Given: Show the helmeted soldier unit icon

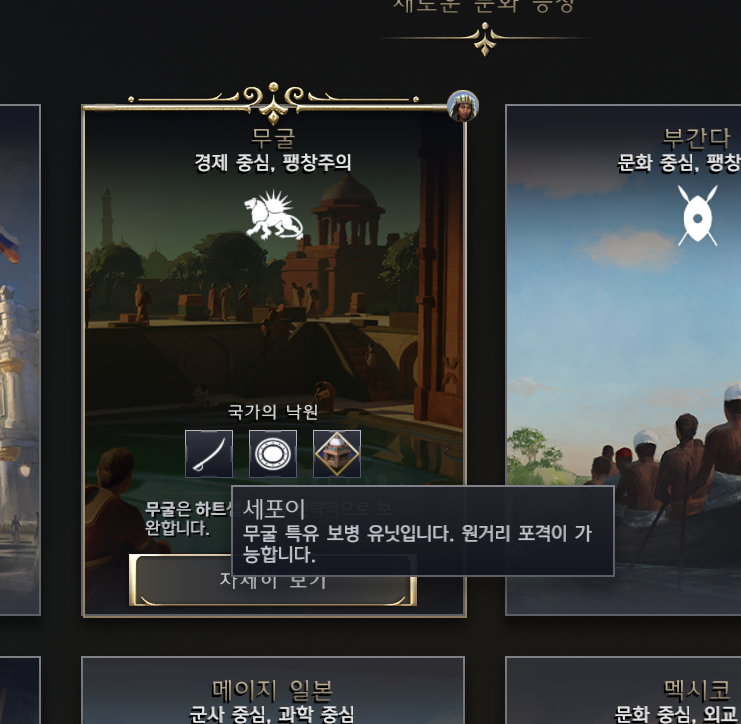Looking at the screenshot, I should 337,454.
